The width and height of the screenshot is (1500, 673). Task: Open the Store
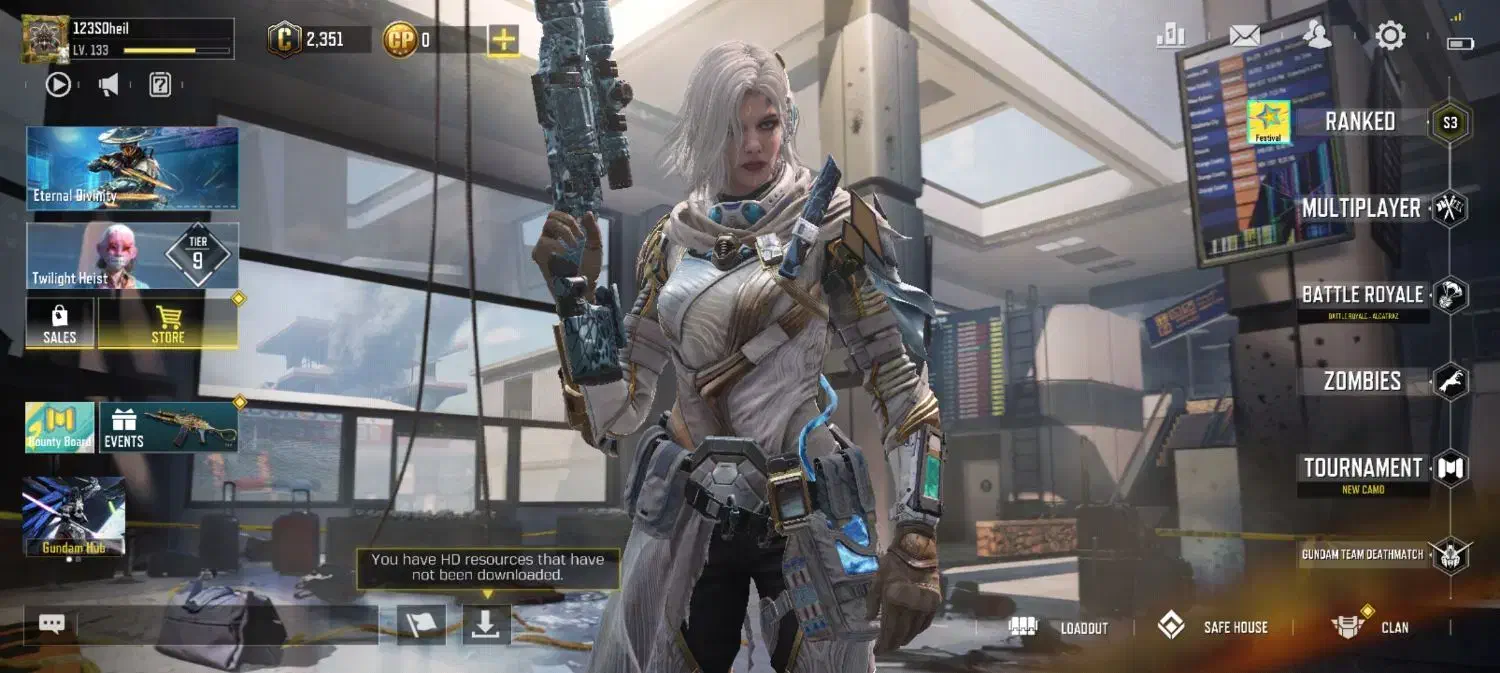168,323
